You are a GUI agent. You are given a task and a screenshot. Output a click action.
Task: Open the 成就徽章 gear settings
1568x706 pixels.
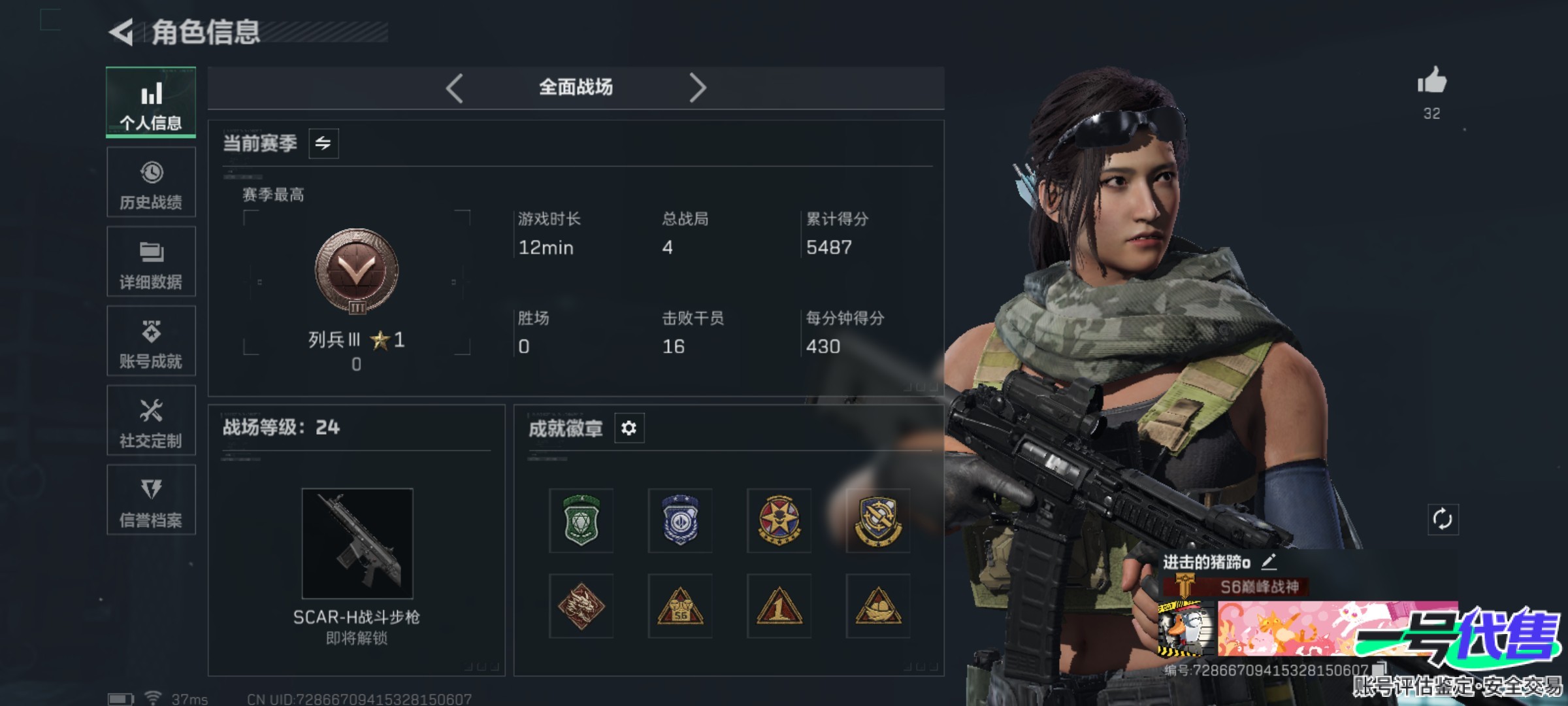pos(629,428)
